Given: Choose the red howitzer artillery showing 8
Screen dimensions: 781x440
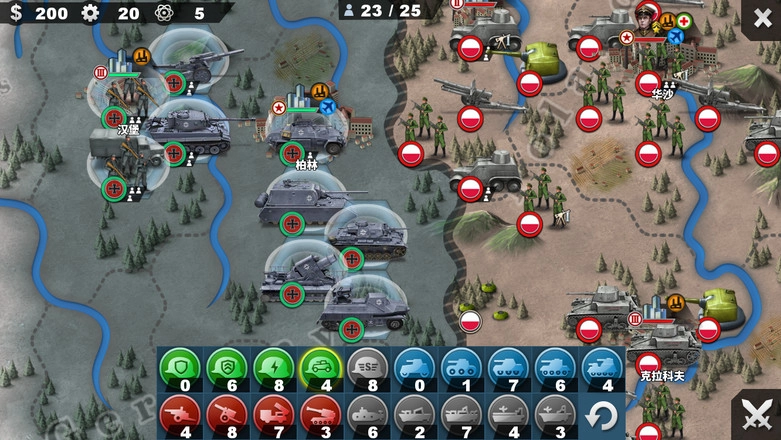Looking at the screenshot, I should [x=226, y=413].
